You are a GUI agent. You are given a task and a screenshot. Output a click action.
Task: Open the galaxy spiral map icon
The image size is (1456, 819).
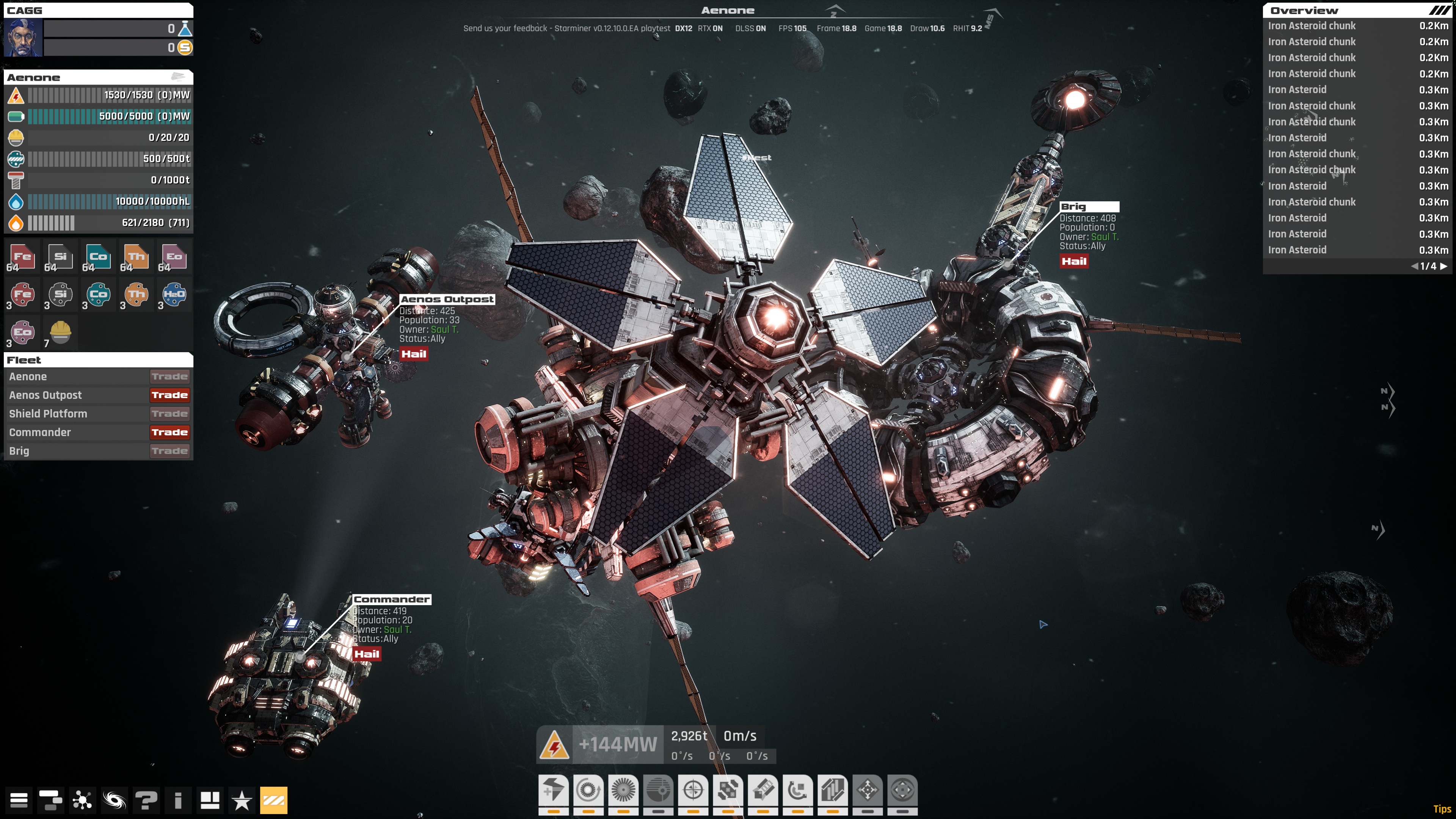[114, 800]
